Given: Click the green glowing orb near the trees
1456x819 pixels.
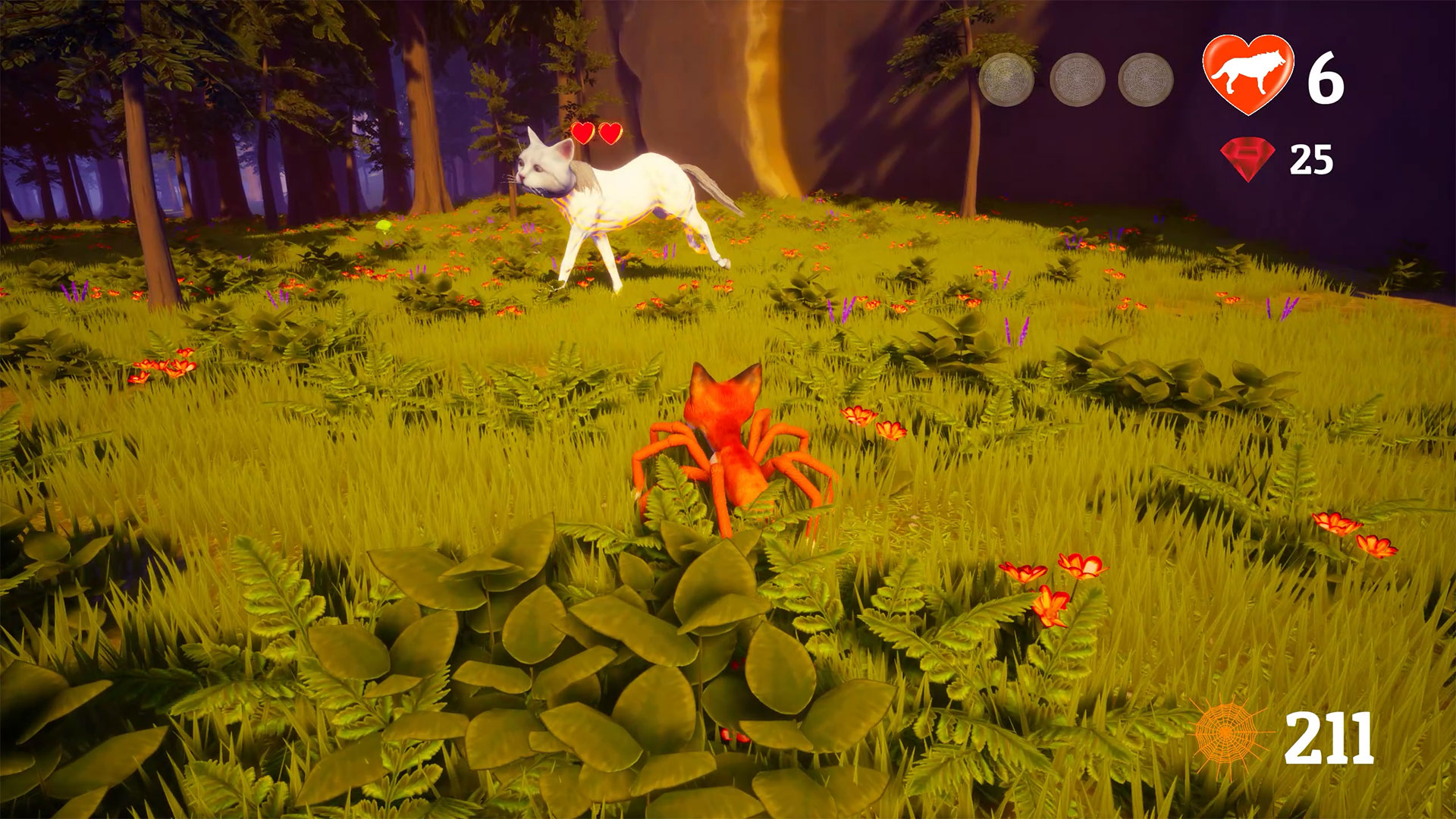Looking at the screenshot, I should pos(385,224).
